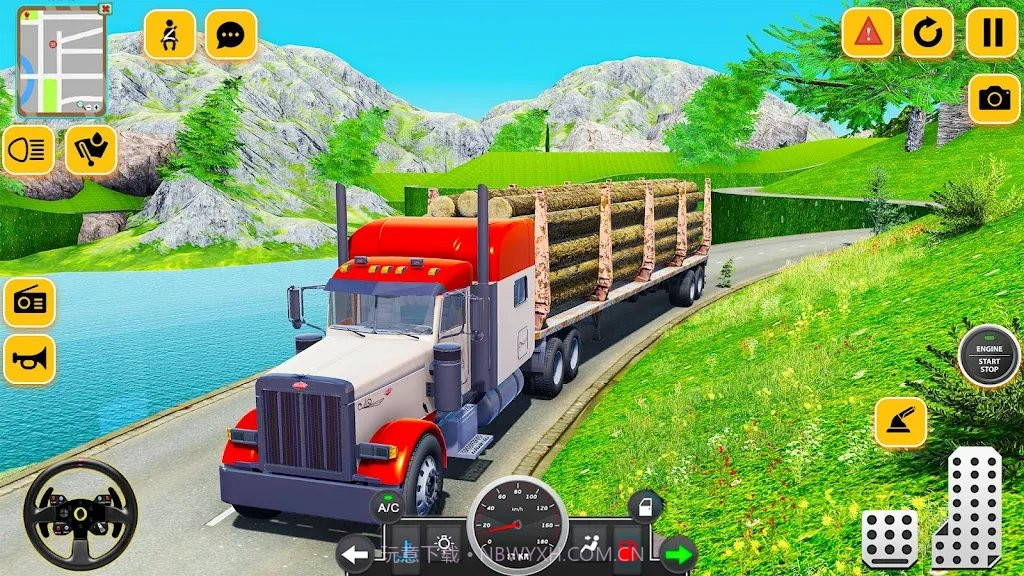Fasten the seatbelt icon
Viewport: 1024px width, 576px height.
pos(169,35)
